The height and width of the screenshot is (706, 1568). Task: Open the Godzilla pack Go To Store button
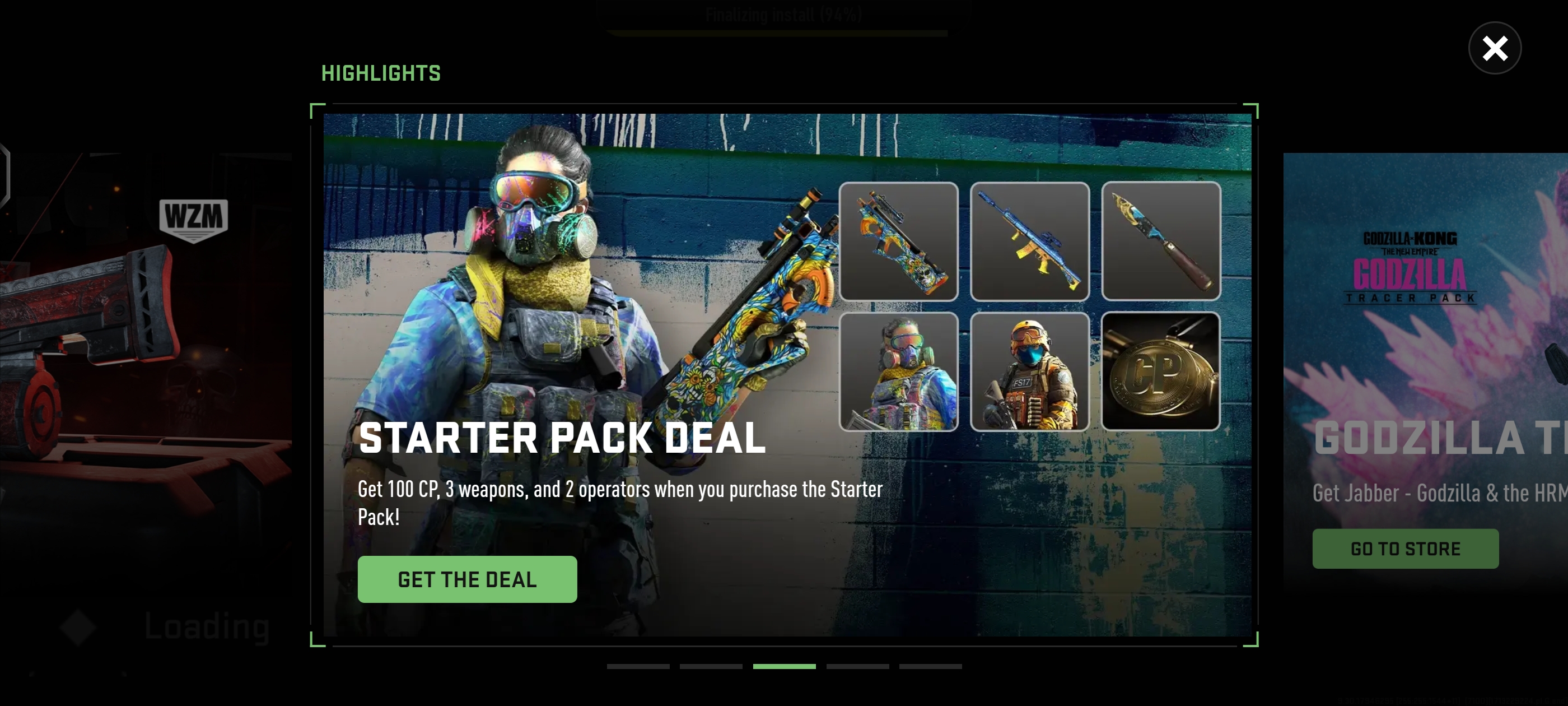pyautogui.click(x=1405, y=548)
